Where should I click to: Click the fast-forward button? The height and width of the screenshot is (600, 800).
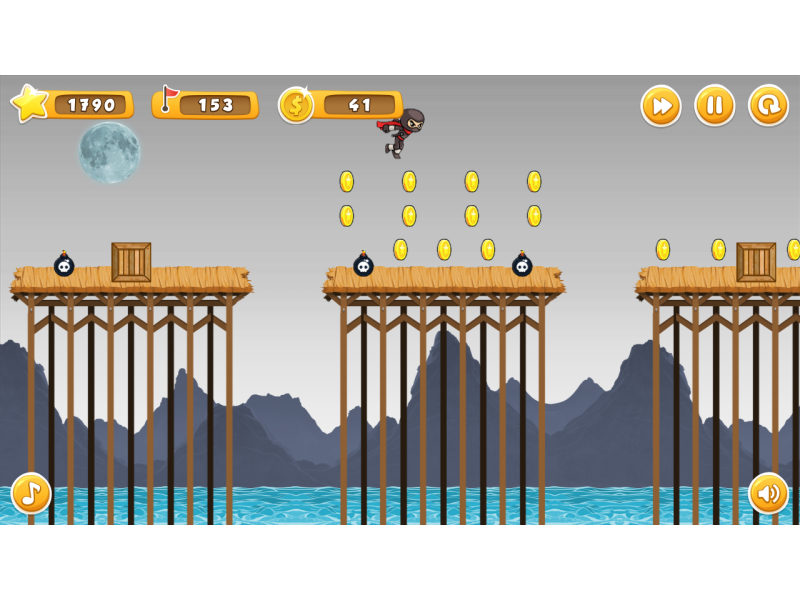tap(661, 105)
